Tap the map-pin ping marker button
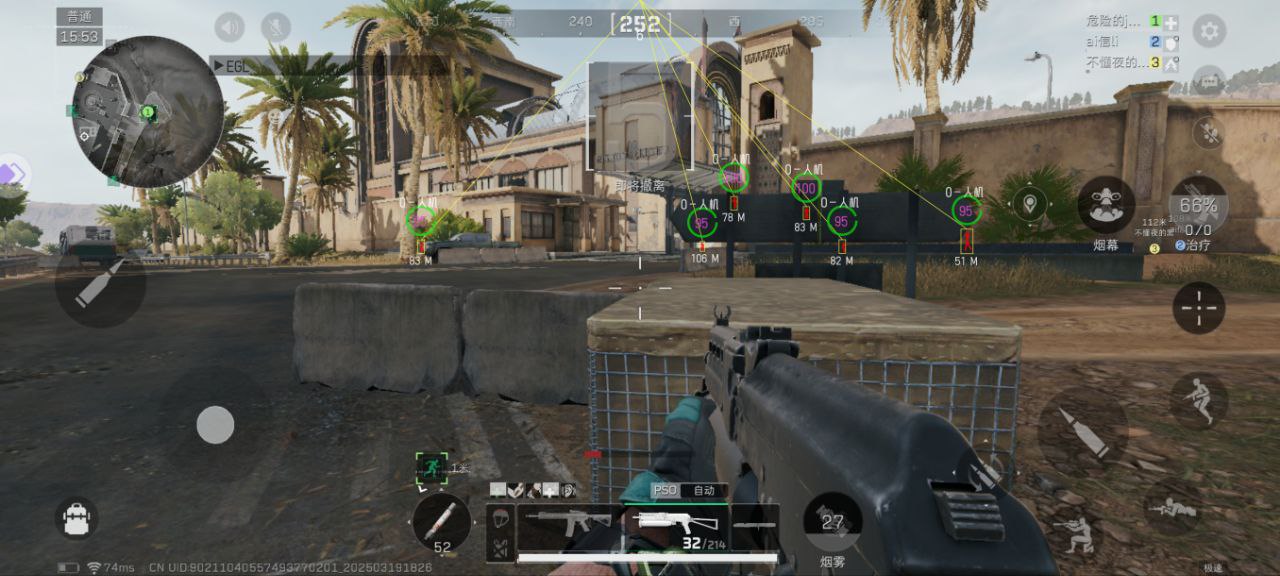This screenshot has height=576, width=1280. coord(1029,205)
